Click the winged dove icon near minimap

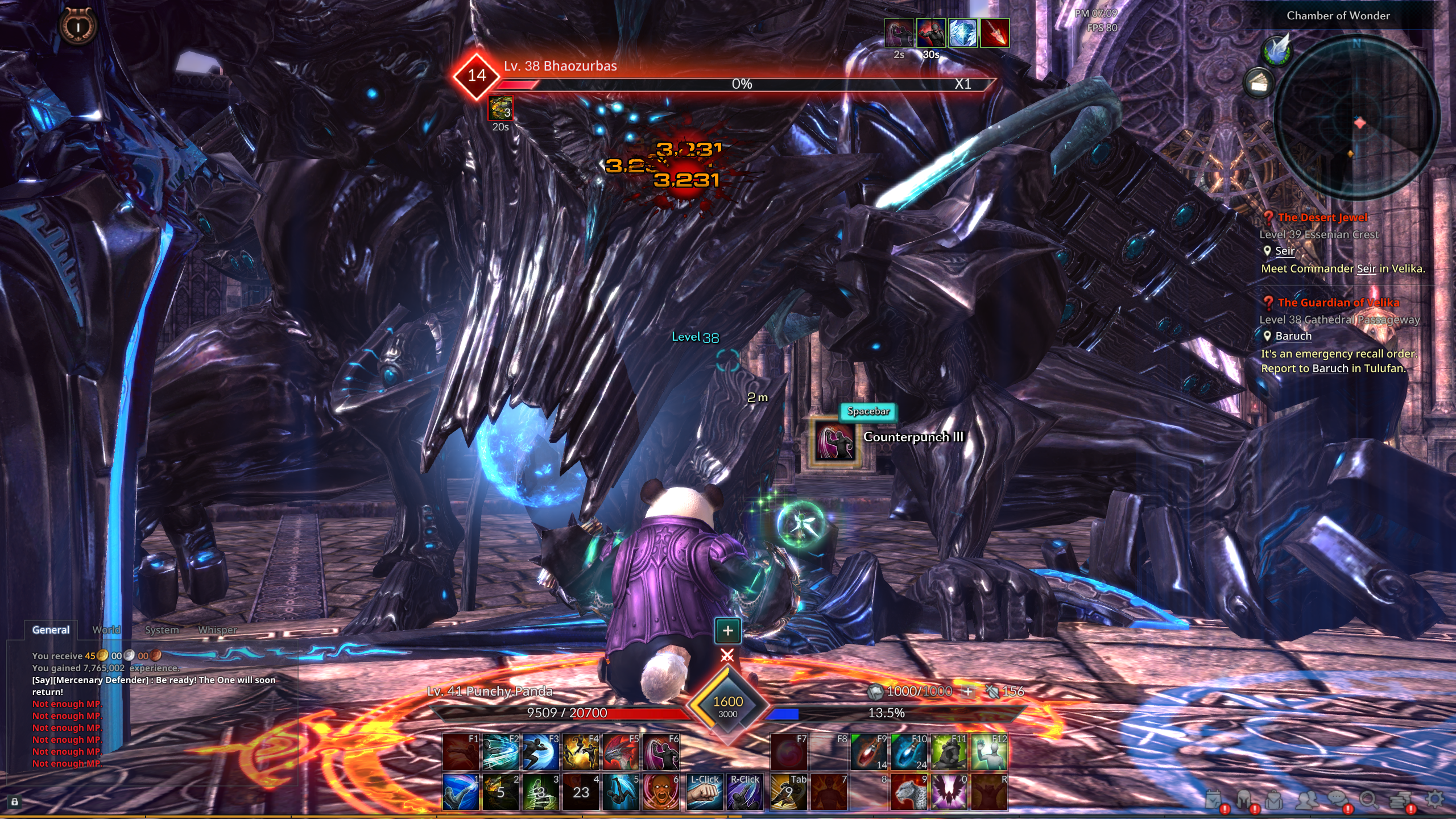[x=1277, y=50]
